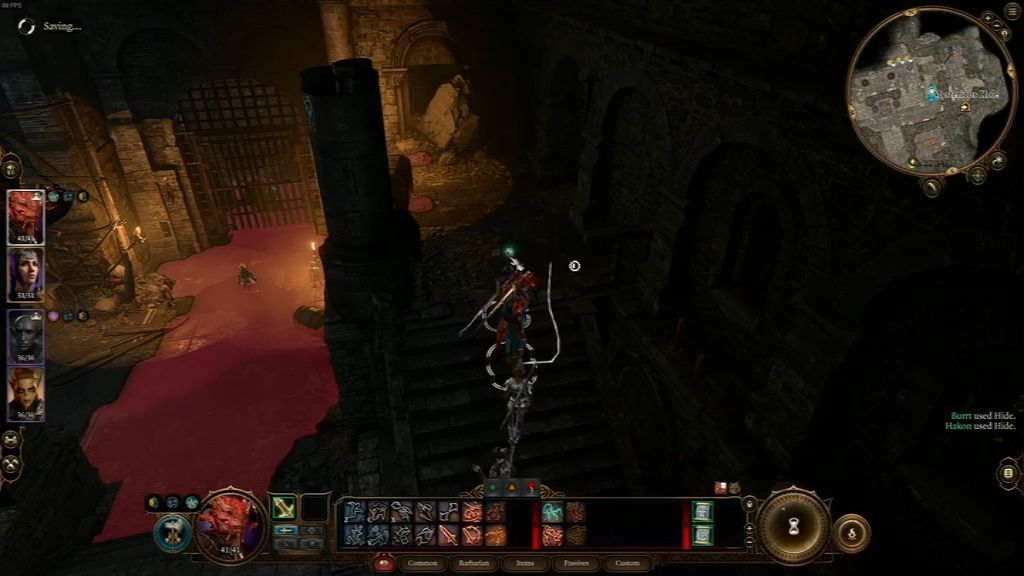Open the combat log side button

(x=1009, y=474)
